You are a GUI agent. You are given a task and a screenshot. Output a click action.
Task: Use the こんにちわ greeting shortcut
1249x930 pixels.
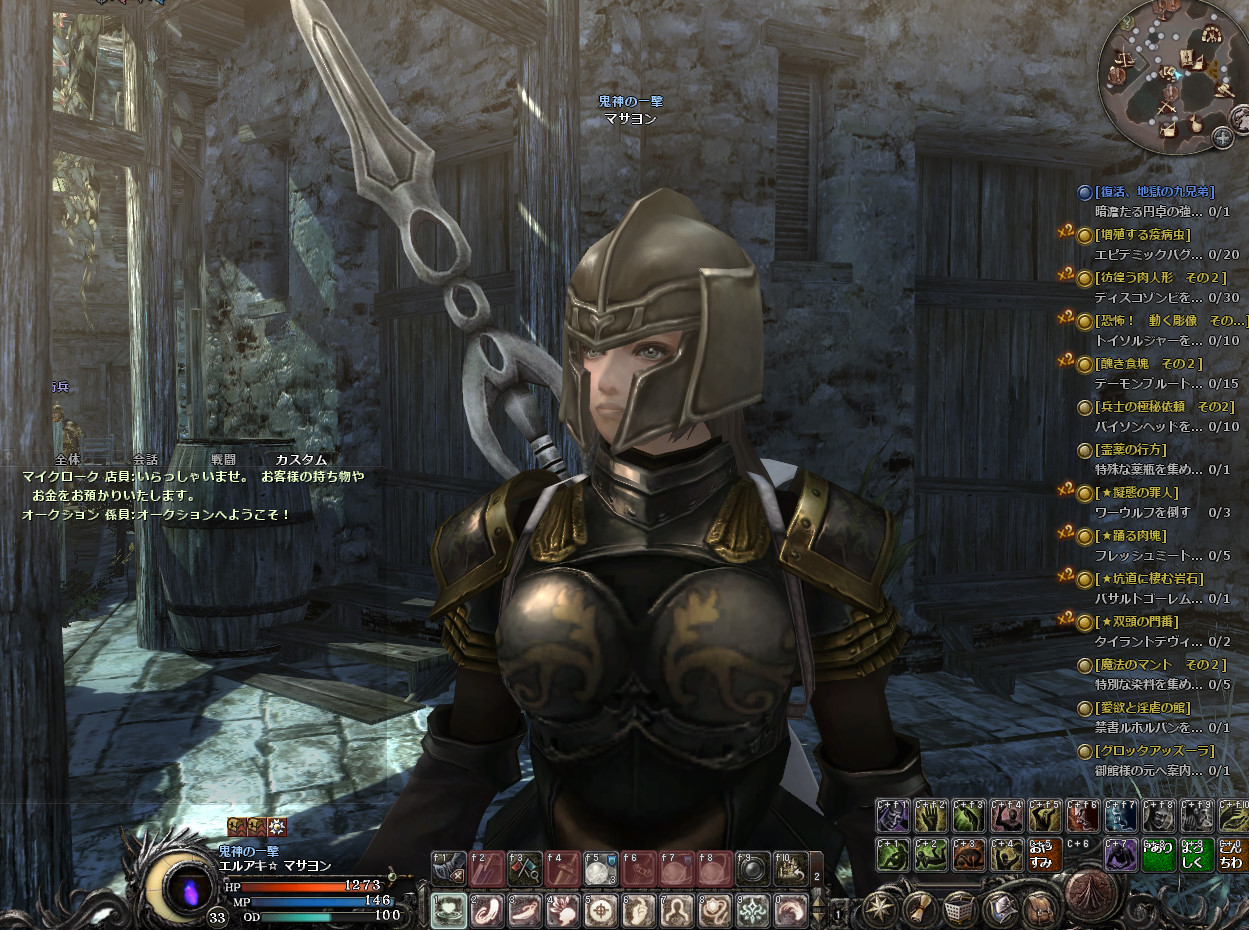pyautogui.click(x=1232, y=856)
